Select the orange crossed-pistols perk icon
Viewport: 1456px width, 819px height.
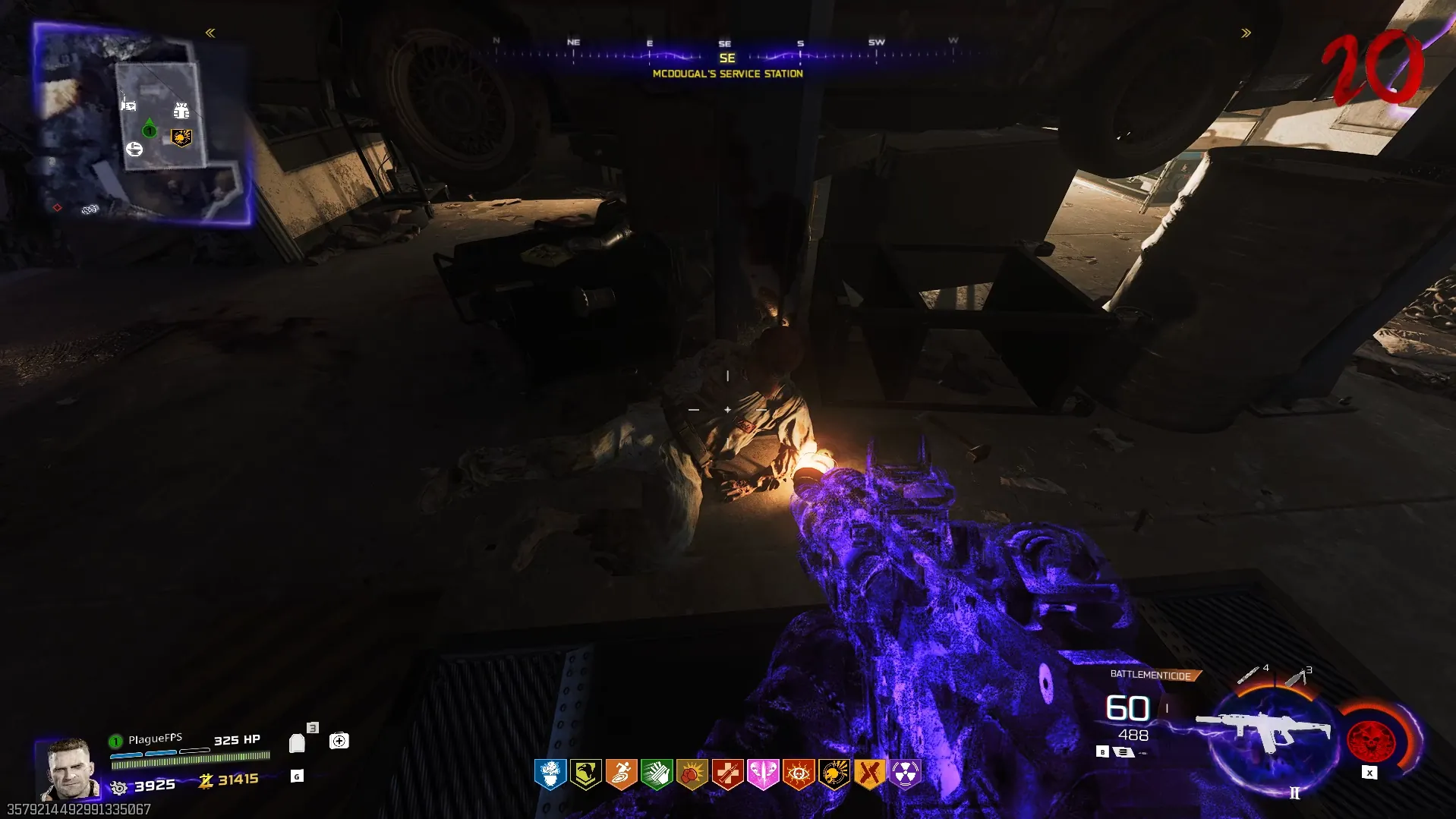pyautogui.click(x=869, y=774)
